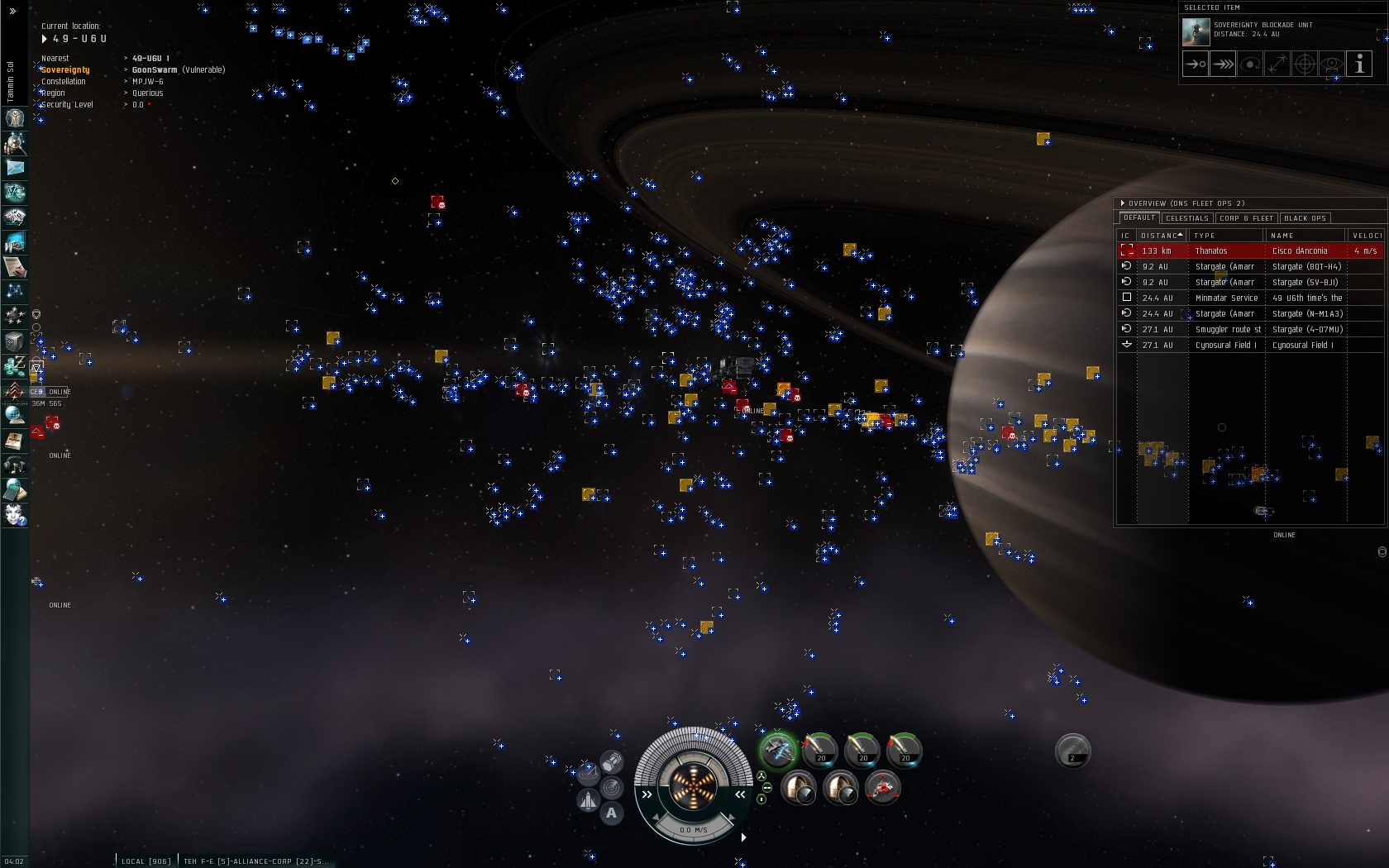The image size is (1389, 868).
Task: Expand the sidebar with the double-arrow button
Action: coord(12,12)
